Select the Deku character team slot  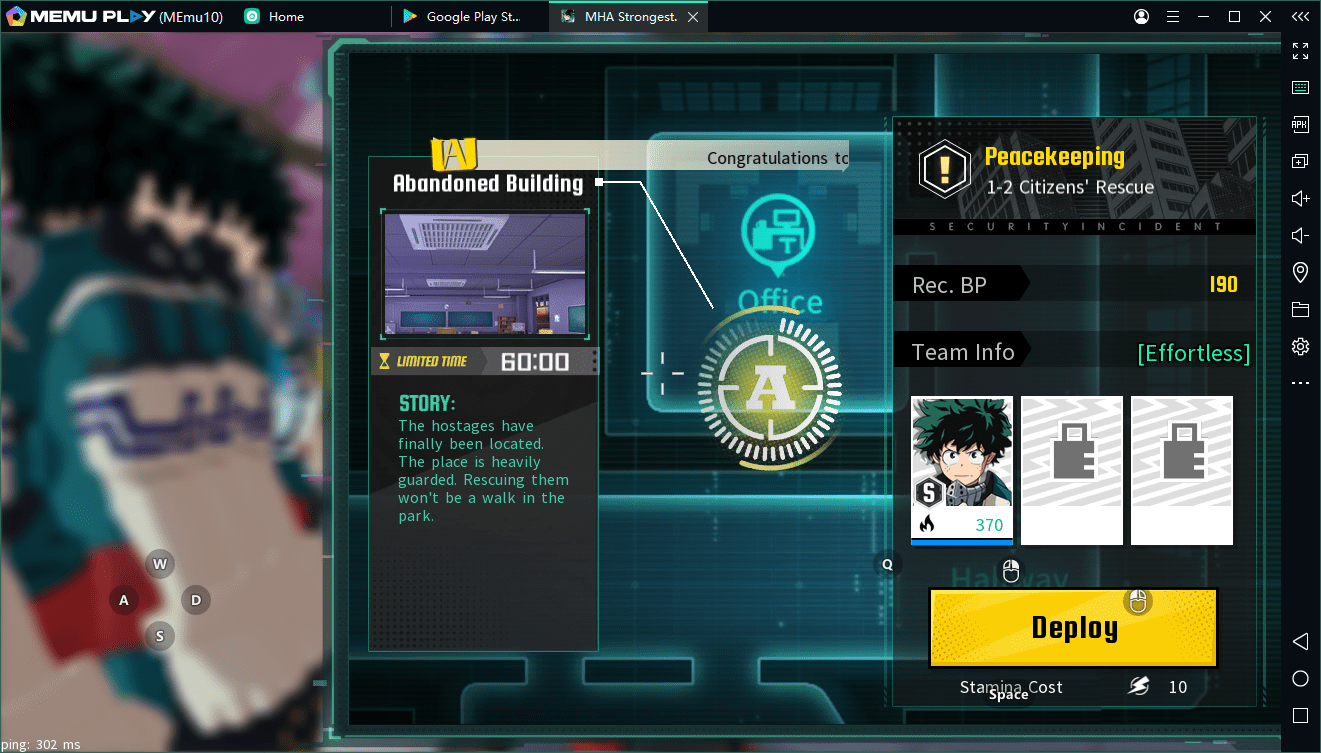pos(961,470)
